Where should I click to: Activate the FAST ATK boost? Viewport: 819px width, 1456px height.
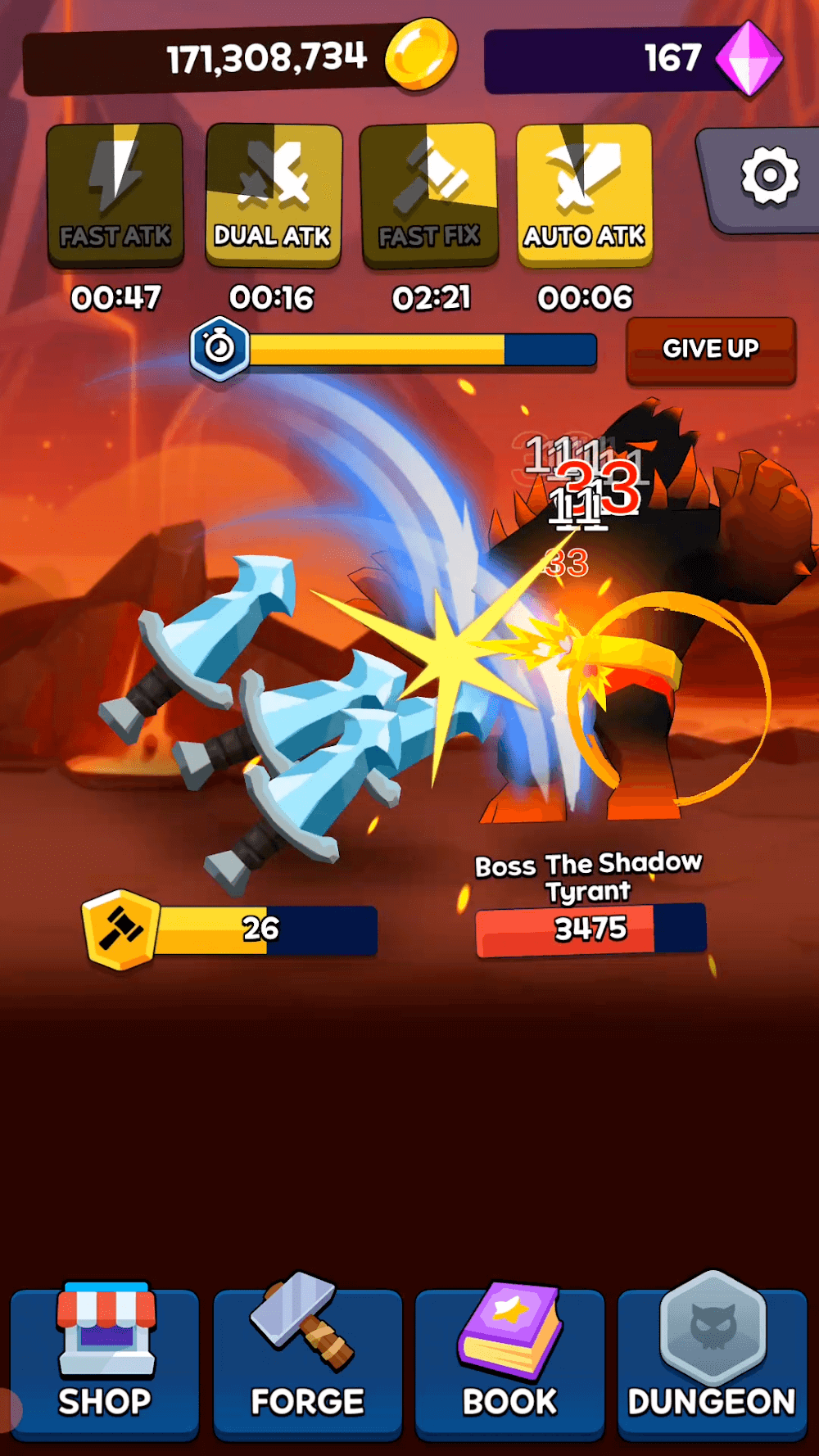[115, 195]
